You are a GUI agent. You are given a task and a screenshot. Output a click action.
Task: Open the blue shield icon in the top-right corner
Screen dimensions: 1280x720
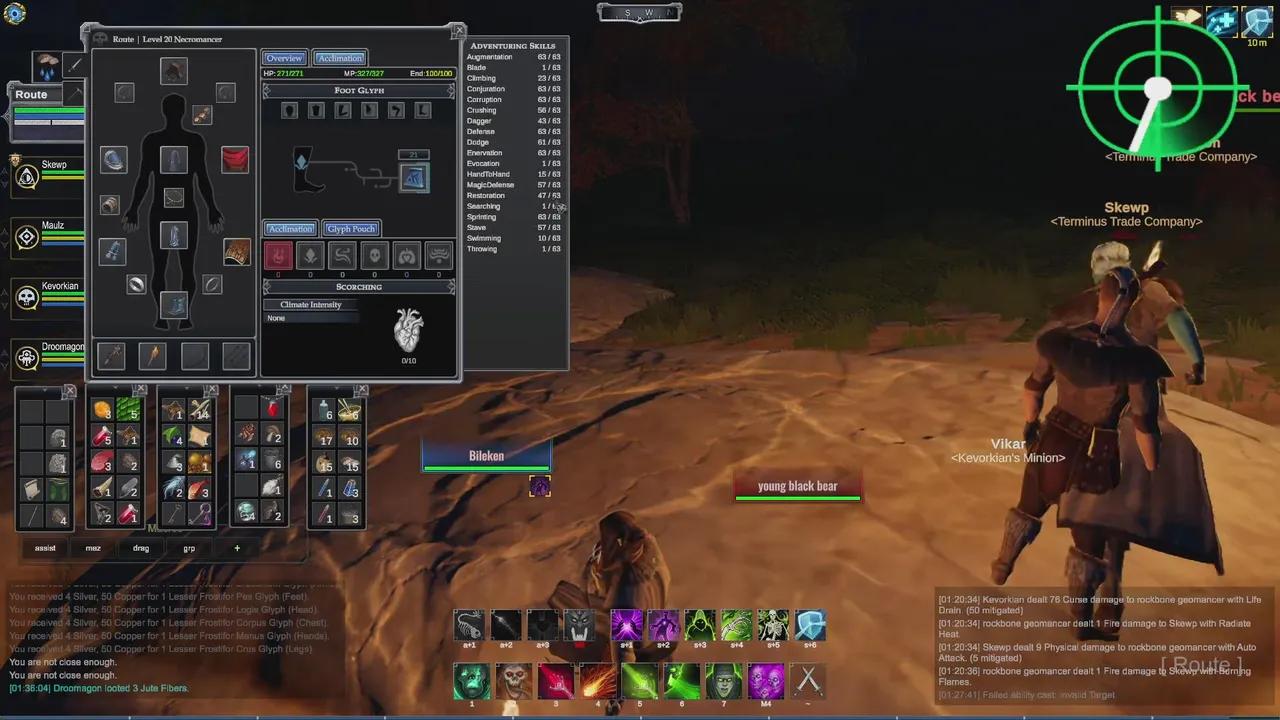1257,20
